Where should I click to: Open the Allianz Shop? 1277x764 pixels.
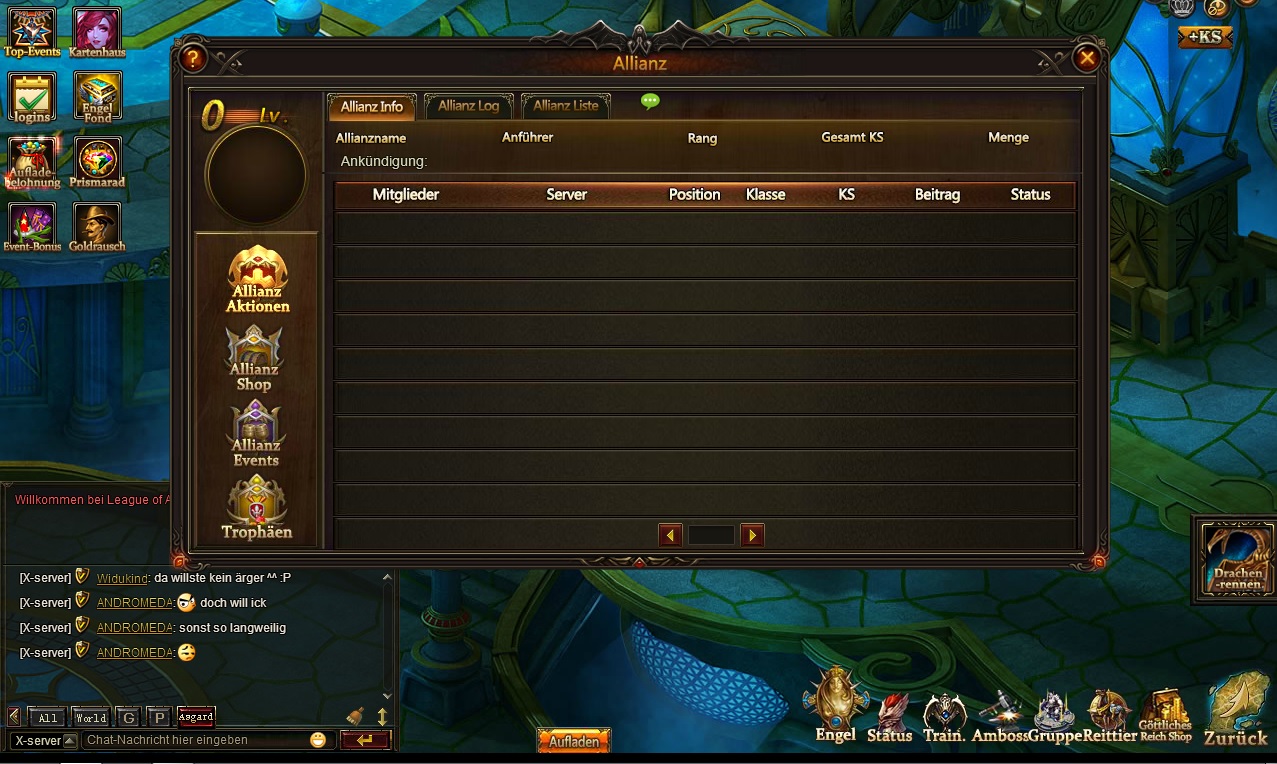(254, 358)
